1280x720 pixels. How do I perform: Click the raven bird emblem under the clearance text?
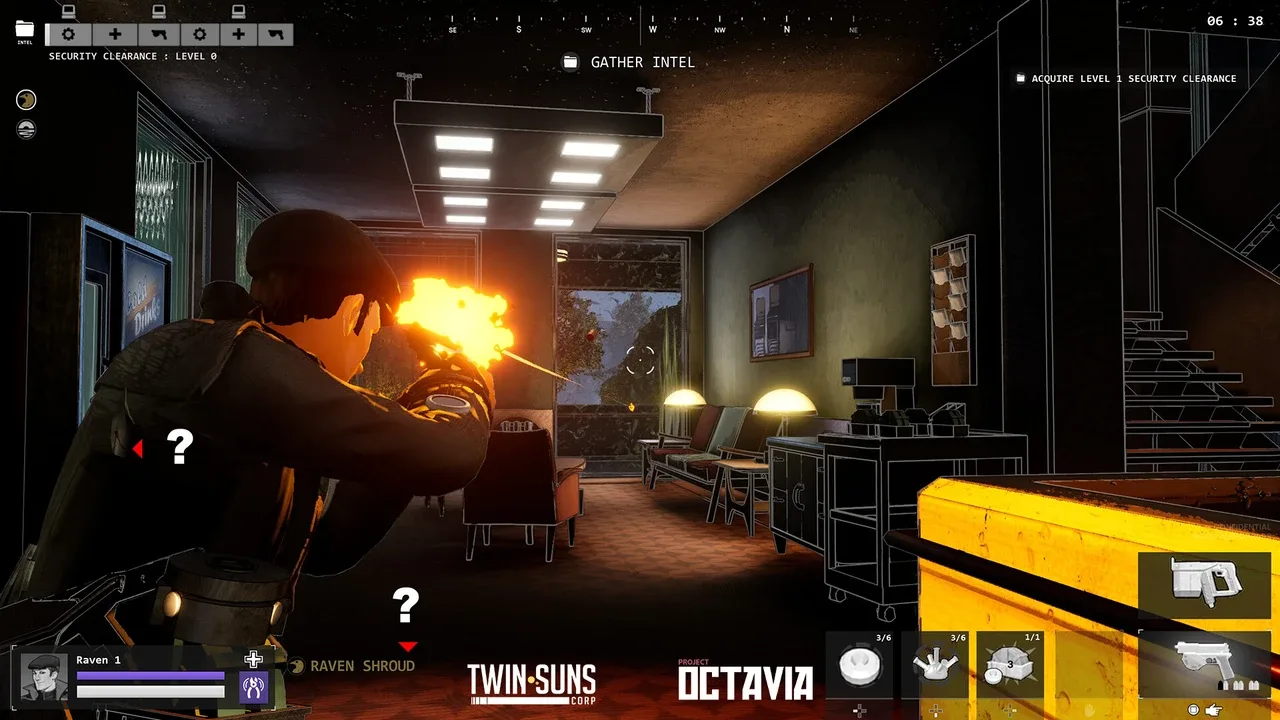coord(26,99)
